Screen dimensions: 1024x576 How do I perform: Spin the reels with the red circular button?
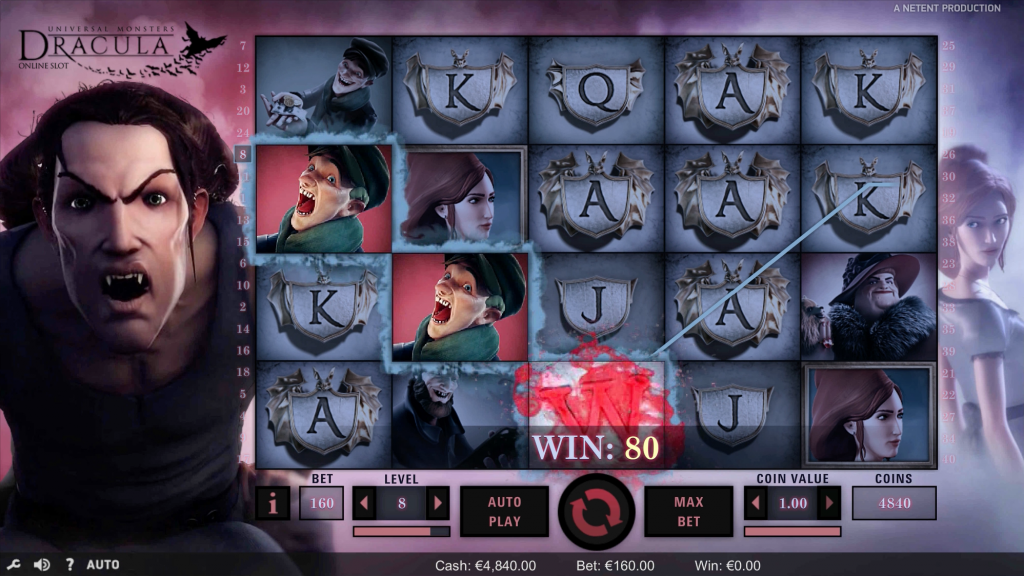point(596,510)
